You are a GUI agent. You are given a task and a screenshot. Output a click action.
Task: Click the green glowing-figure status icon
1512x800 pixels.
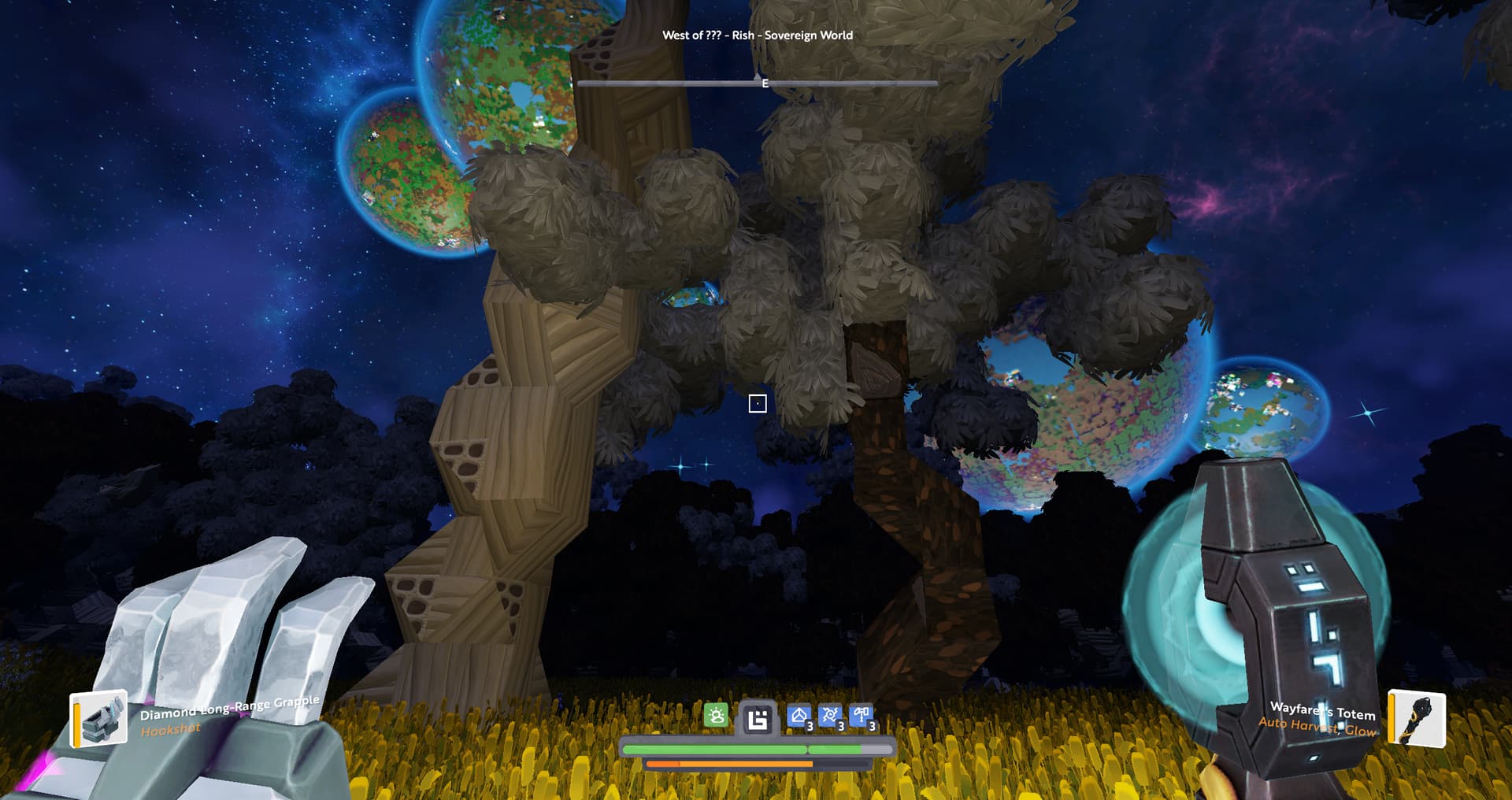[x=716, y=716]
